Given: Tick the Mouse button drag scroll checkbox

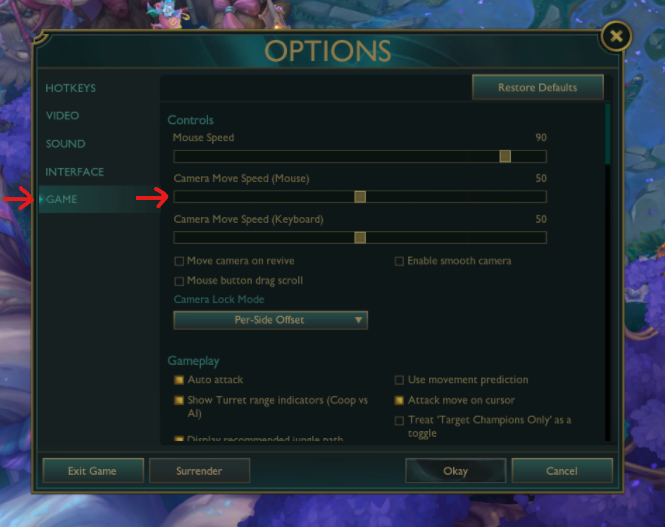Looking at the screenshot, I should 180,282.
